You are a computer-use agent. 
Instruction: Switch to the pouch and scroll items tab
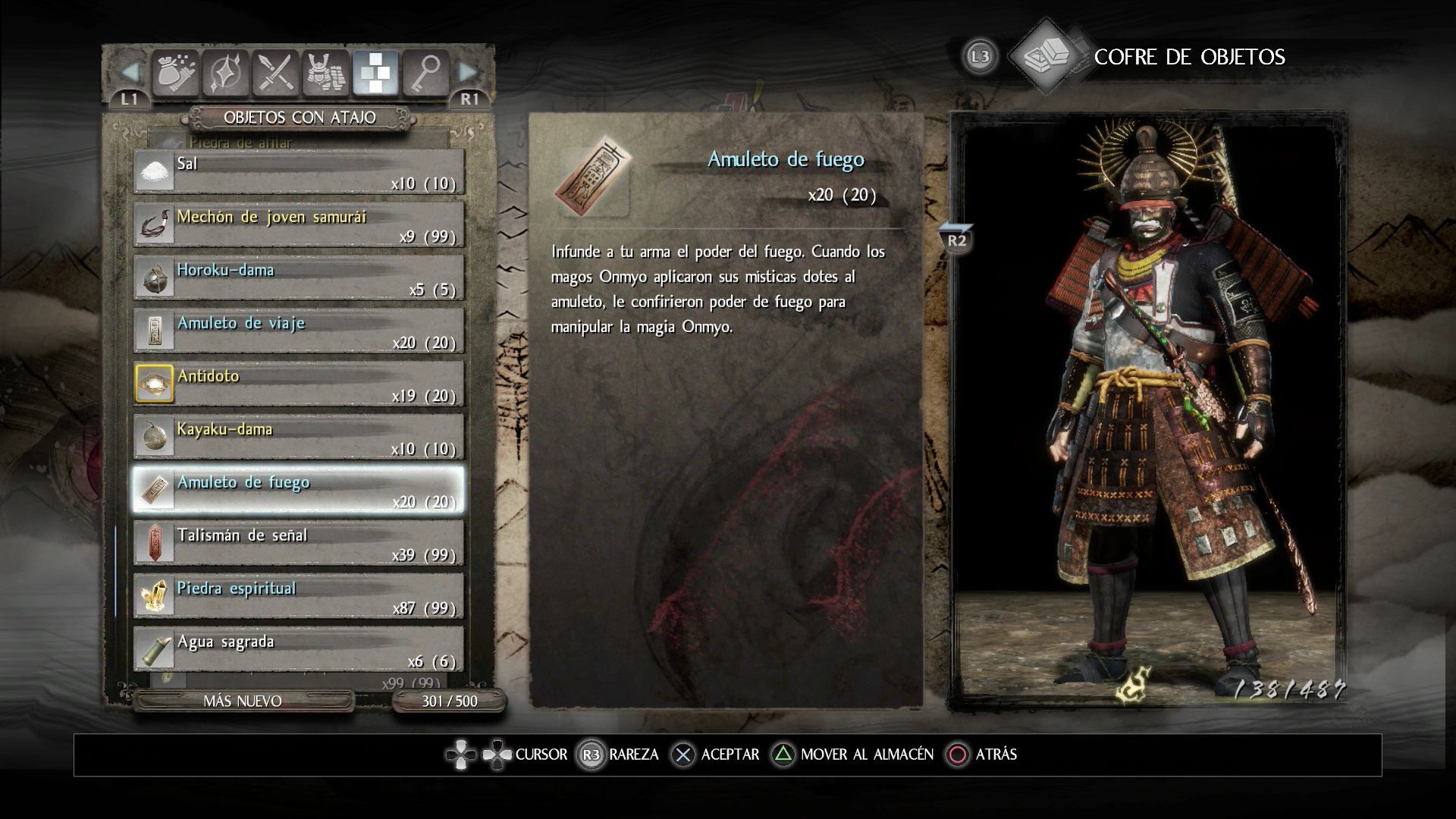coord(176,74)
